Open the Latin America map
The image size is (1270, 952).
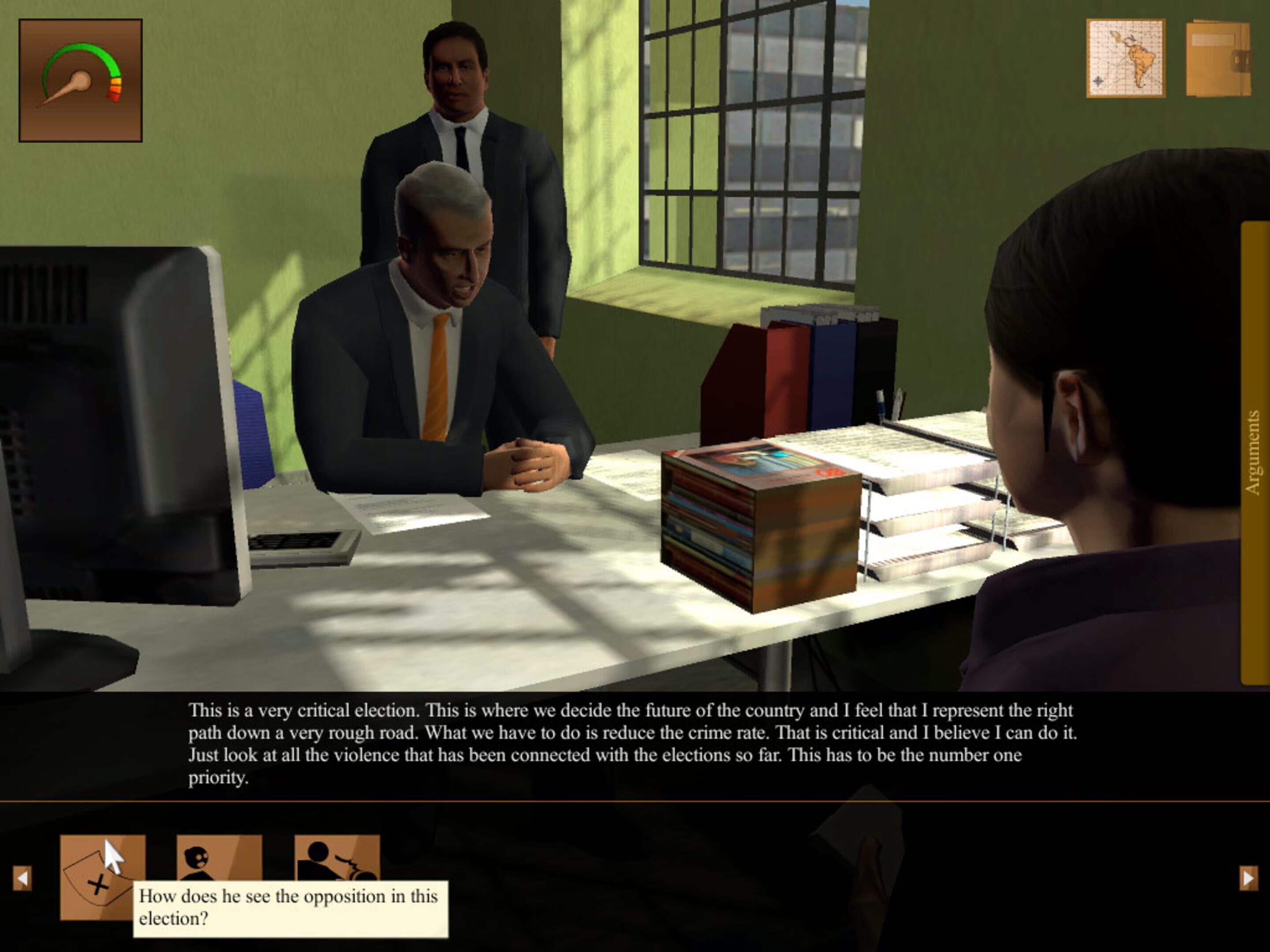(x=1125, y=58)
